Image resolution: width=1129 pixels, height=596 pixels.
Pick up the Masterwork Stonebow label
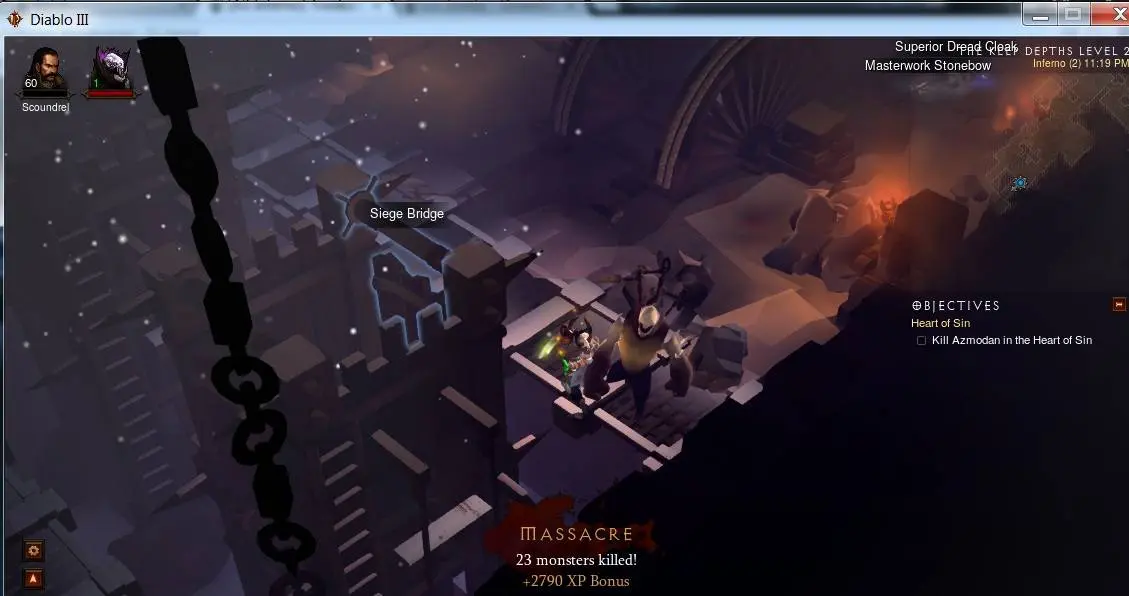927,66
